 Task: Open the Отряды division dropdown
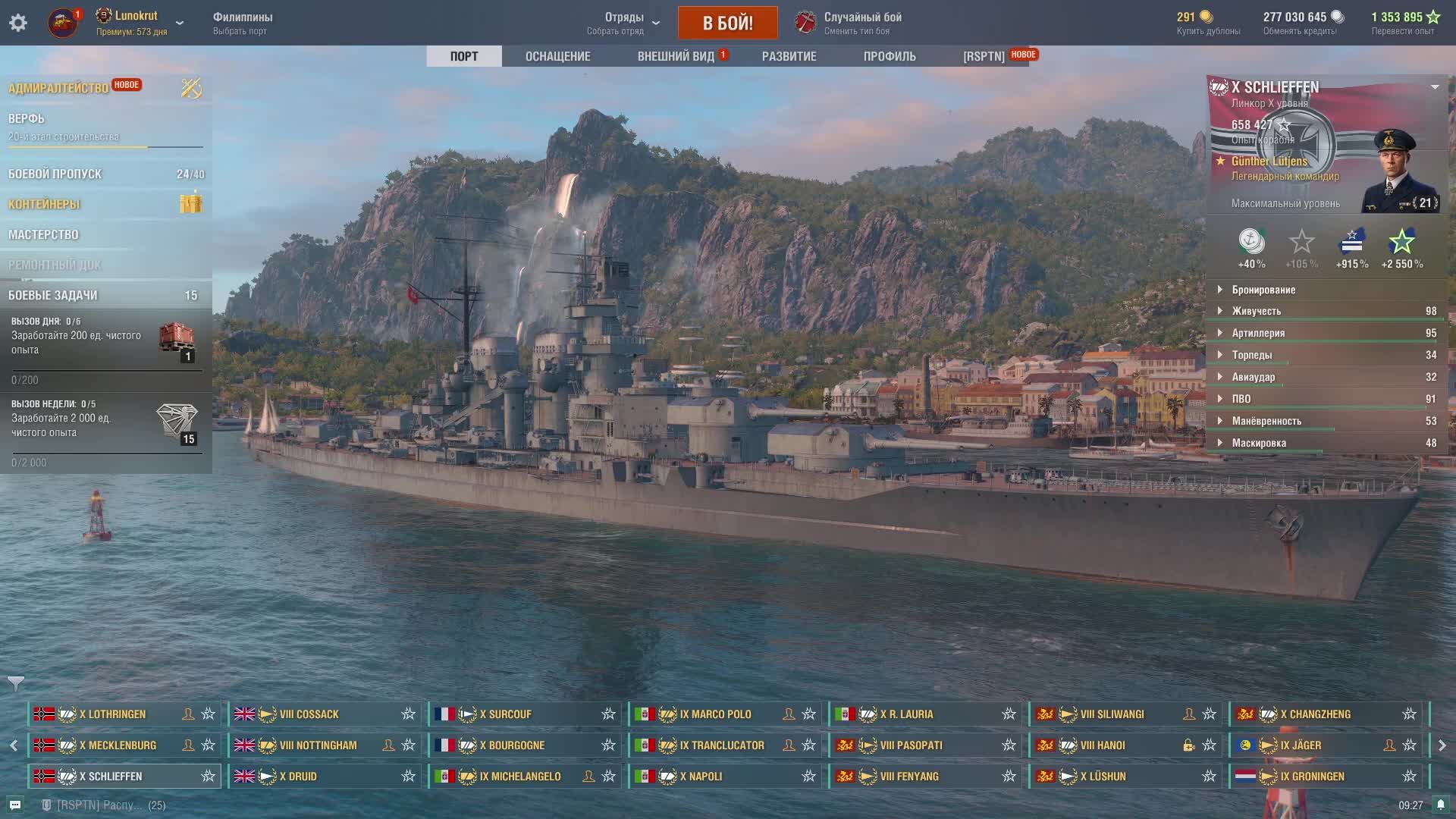click(623, 23)
